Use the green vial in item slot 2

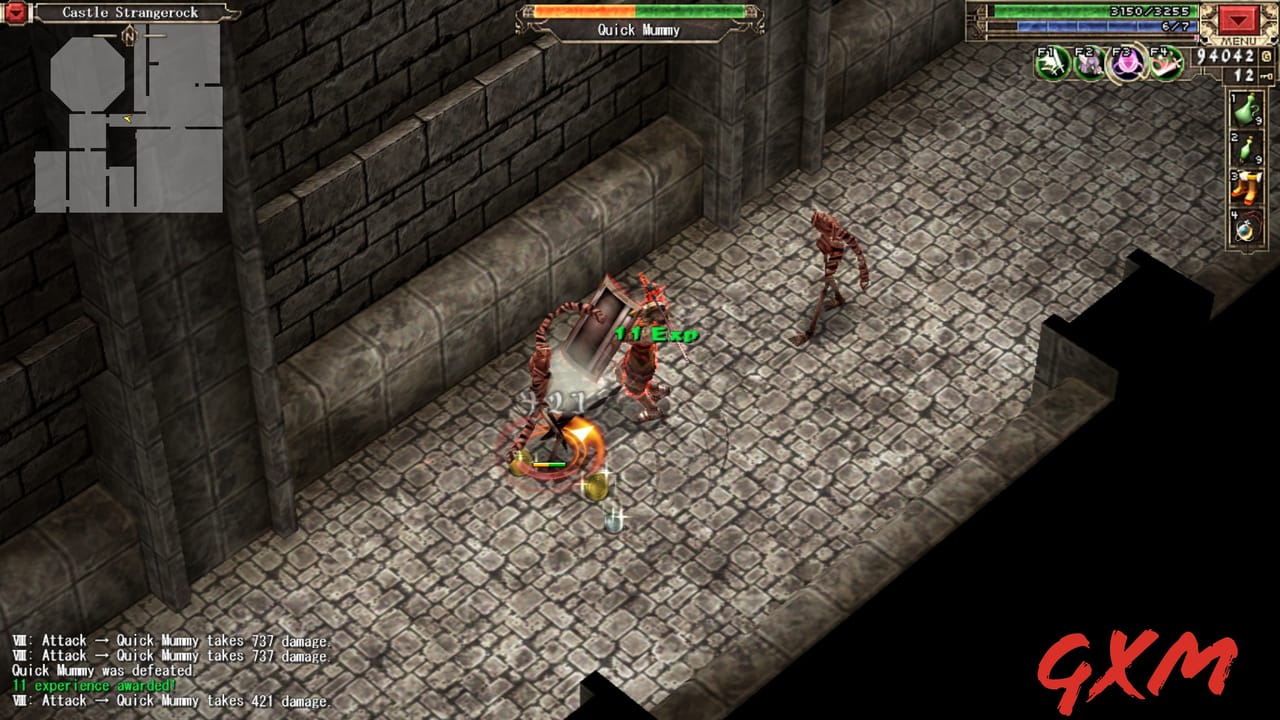click(x=1245, y=147)
